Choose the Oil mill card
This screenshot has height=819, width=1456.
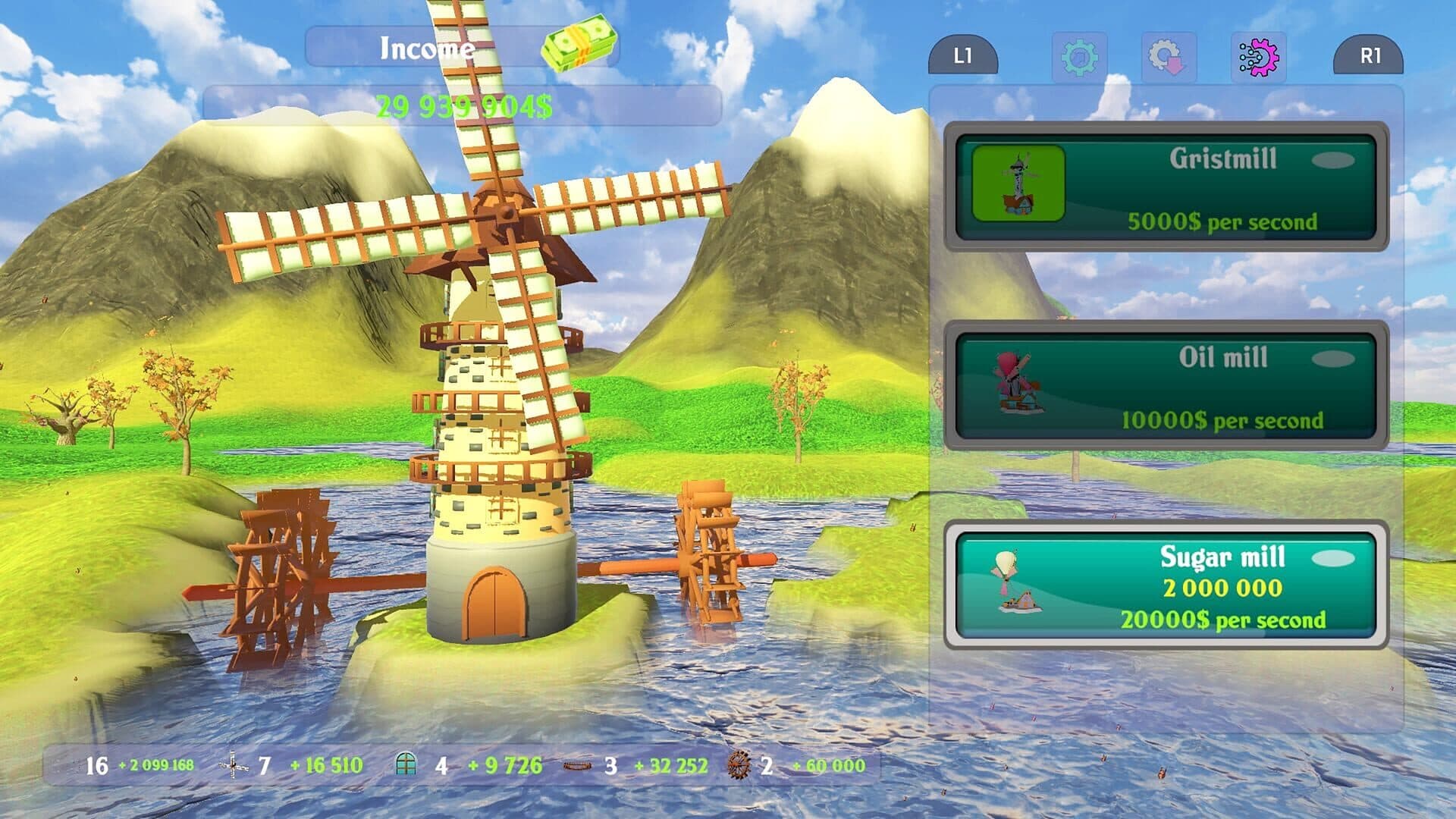pyautogui.click(x=1166, y=386)
